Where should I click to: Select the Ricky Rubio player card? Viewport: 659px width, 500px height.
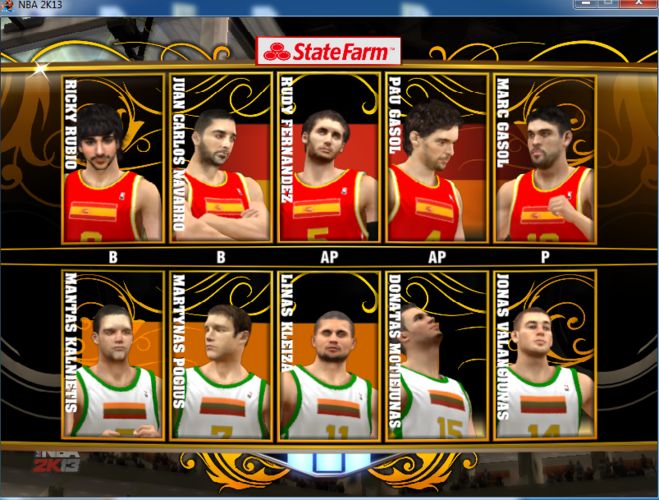tap(113, 158)
